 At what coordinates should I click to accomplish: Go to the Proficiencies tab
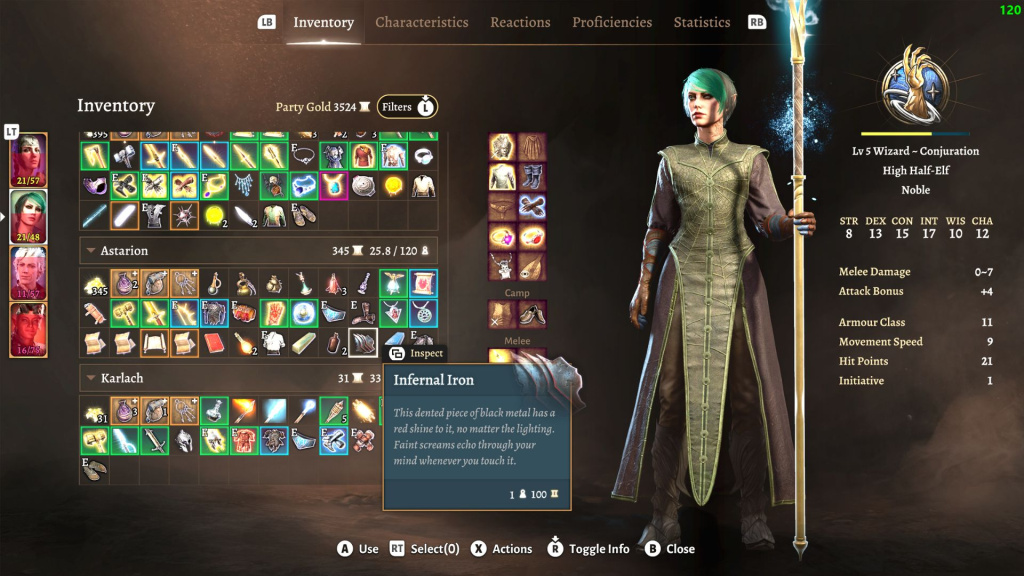click(612, 22)
